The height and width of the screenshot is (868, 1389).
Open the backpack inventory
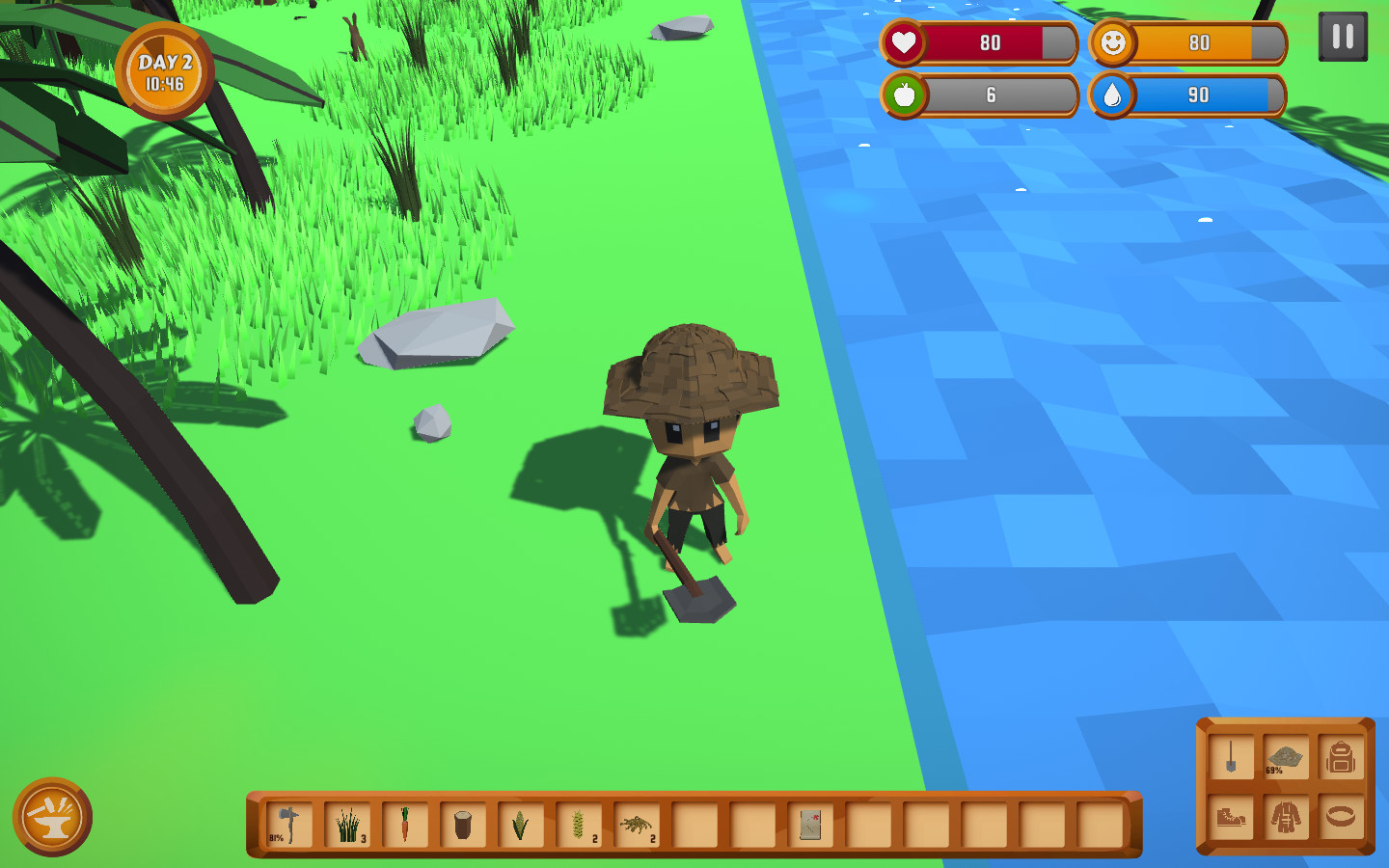pyautogui.click(x=1339, y=757)
